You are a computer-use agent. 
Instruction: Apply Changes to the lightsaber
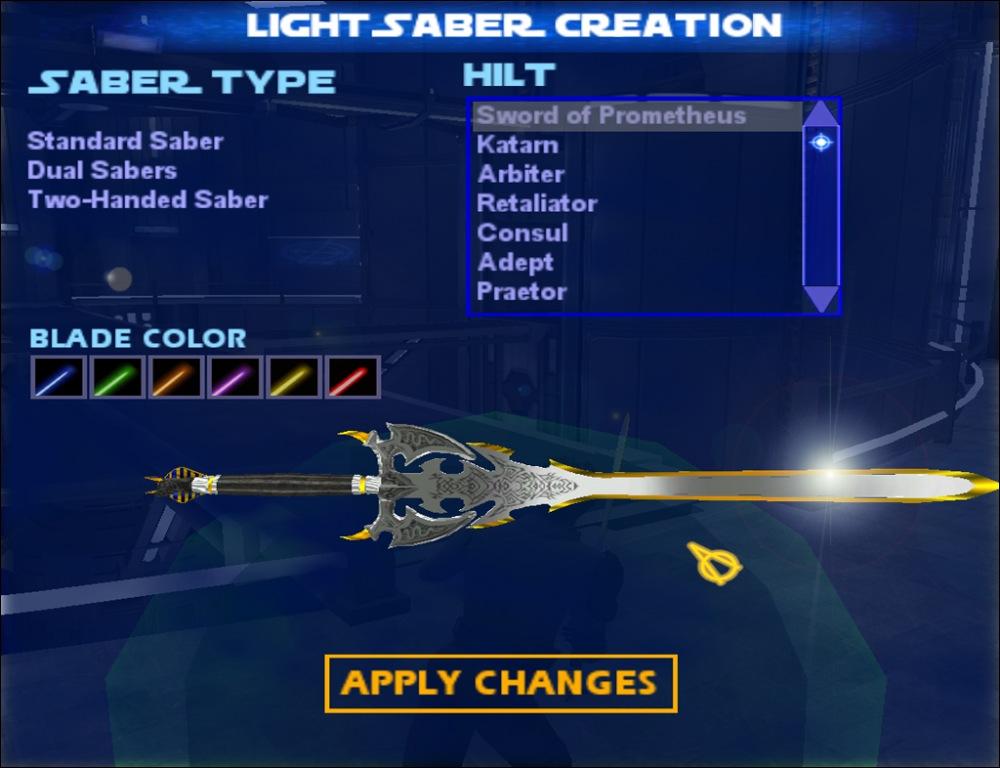tap(500, 683)
